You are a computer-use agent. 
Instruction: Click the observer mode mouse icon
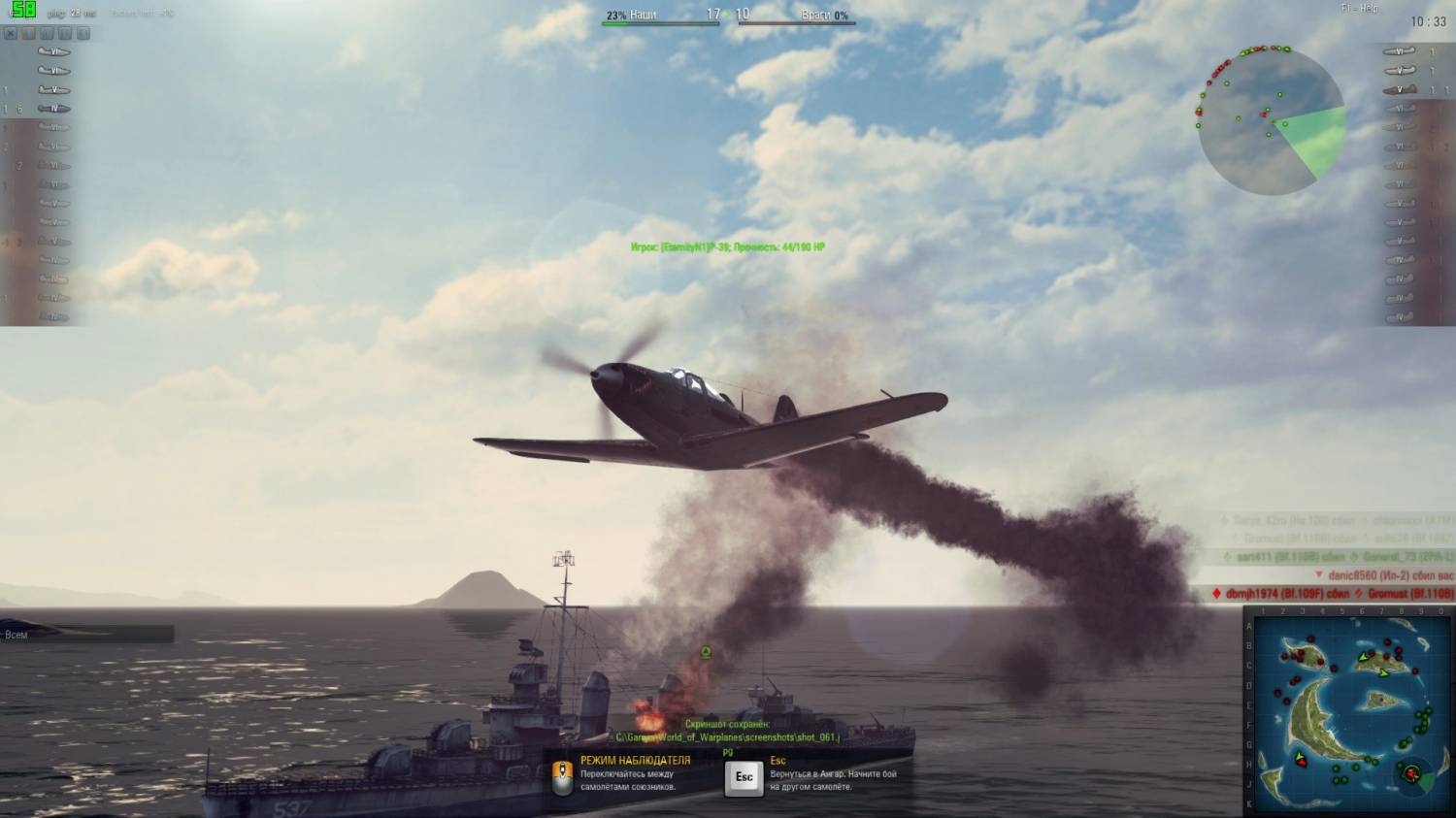[x=561, y=775]
